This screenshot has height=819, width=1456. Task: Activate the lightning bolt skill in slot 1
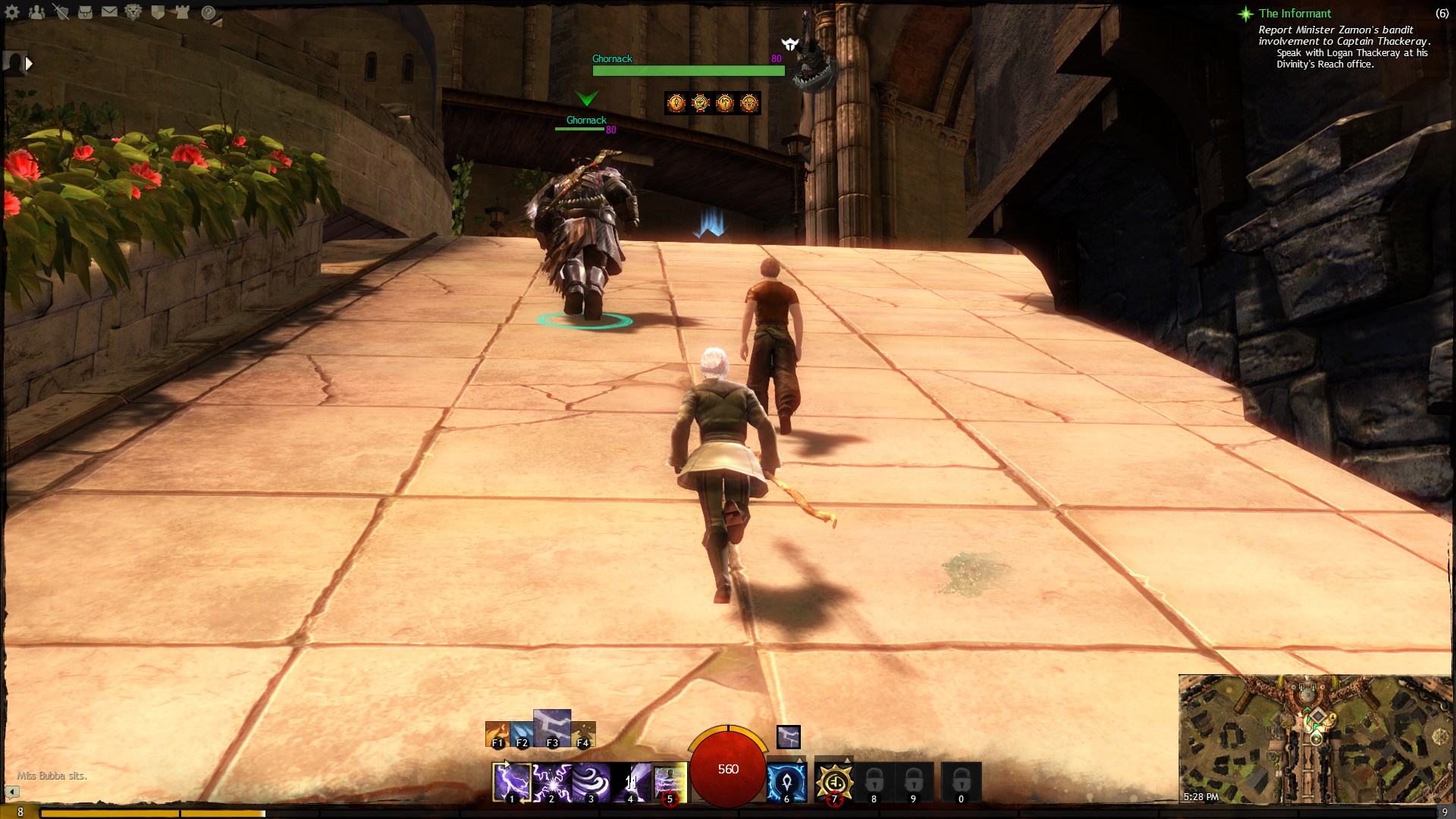tap(511, 782)
